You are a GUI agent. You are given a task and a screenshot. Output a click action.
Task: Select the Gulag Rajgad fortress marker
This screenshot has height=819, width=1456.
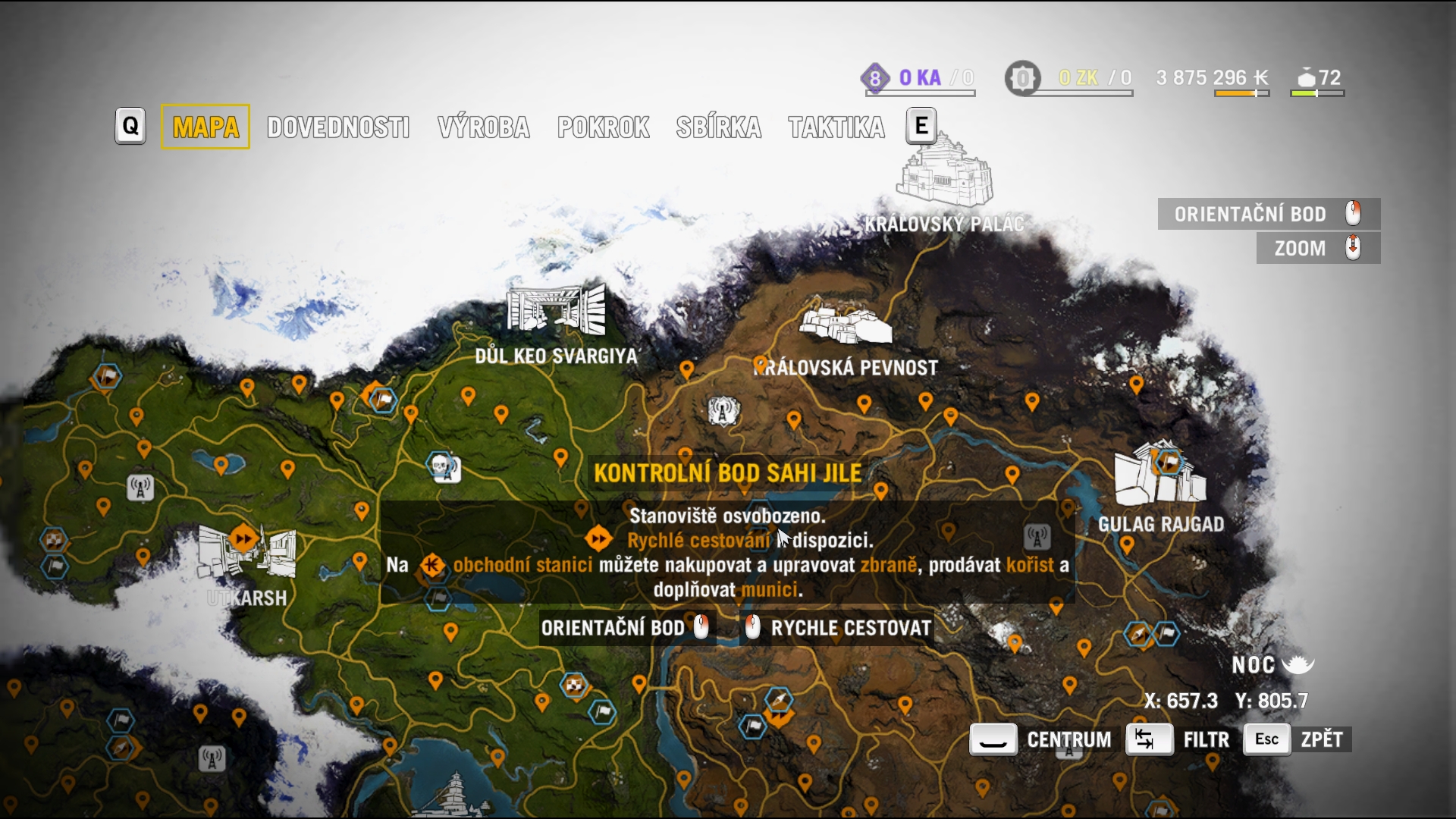pos(1160,476)
